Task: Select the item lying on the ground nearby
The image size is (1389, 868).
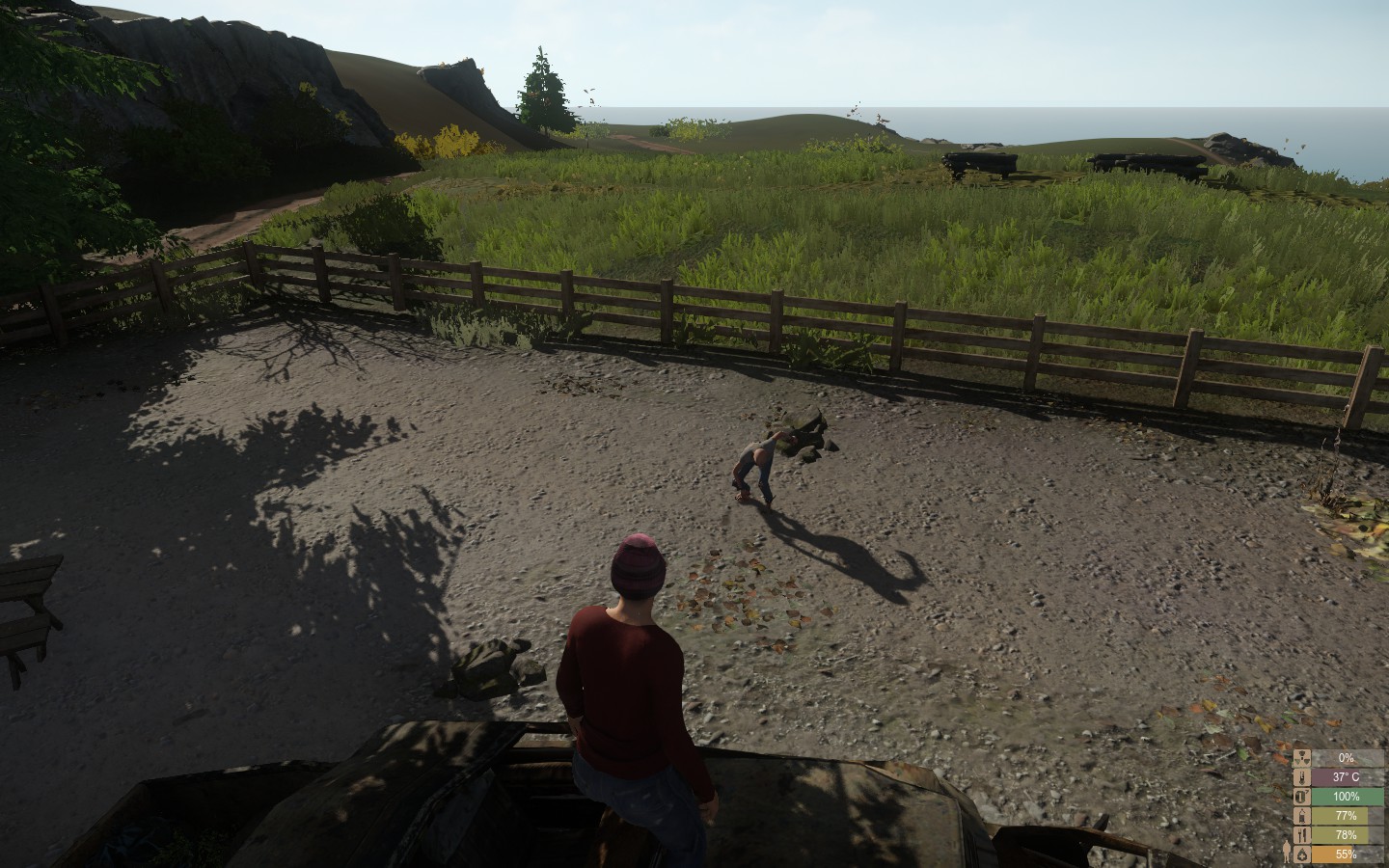Action: pos(487,665)
